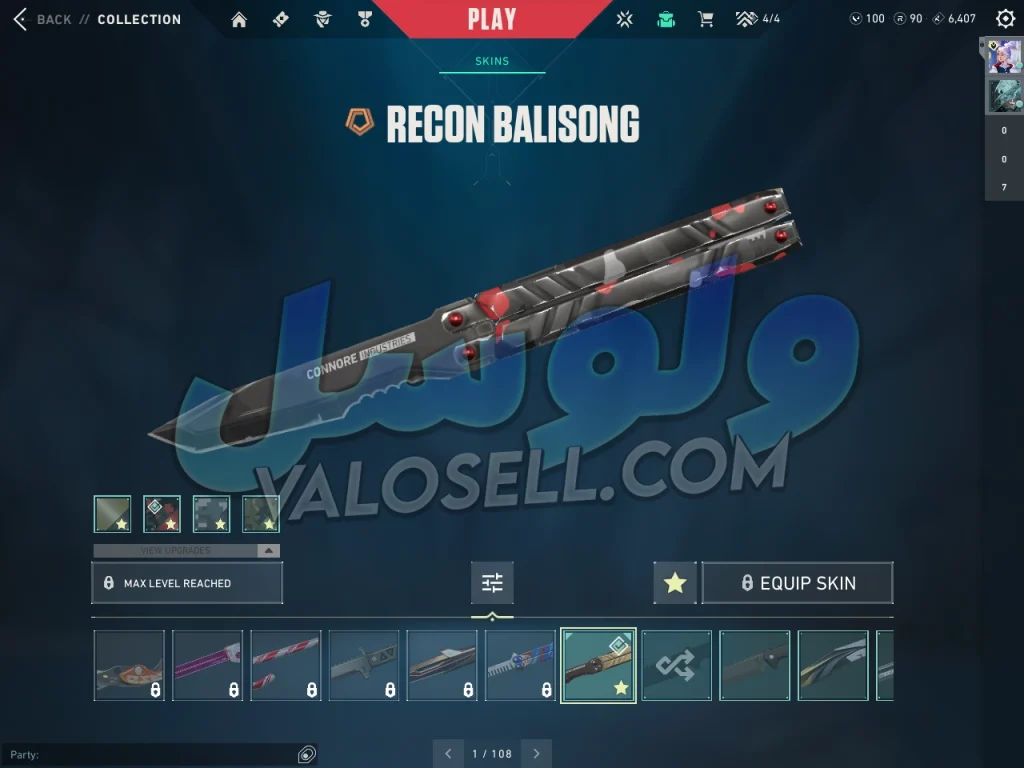Go to the previous skin page
The width and height of the screenshot is (1024, 768).
[x=447, y=753]
